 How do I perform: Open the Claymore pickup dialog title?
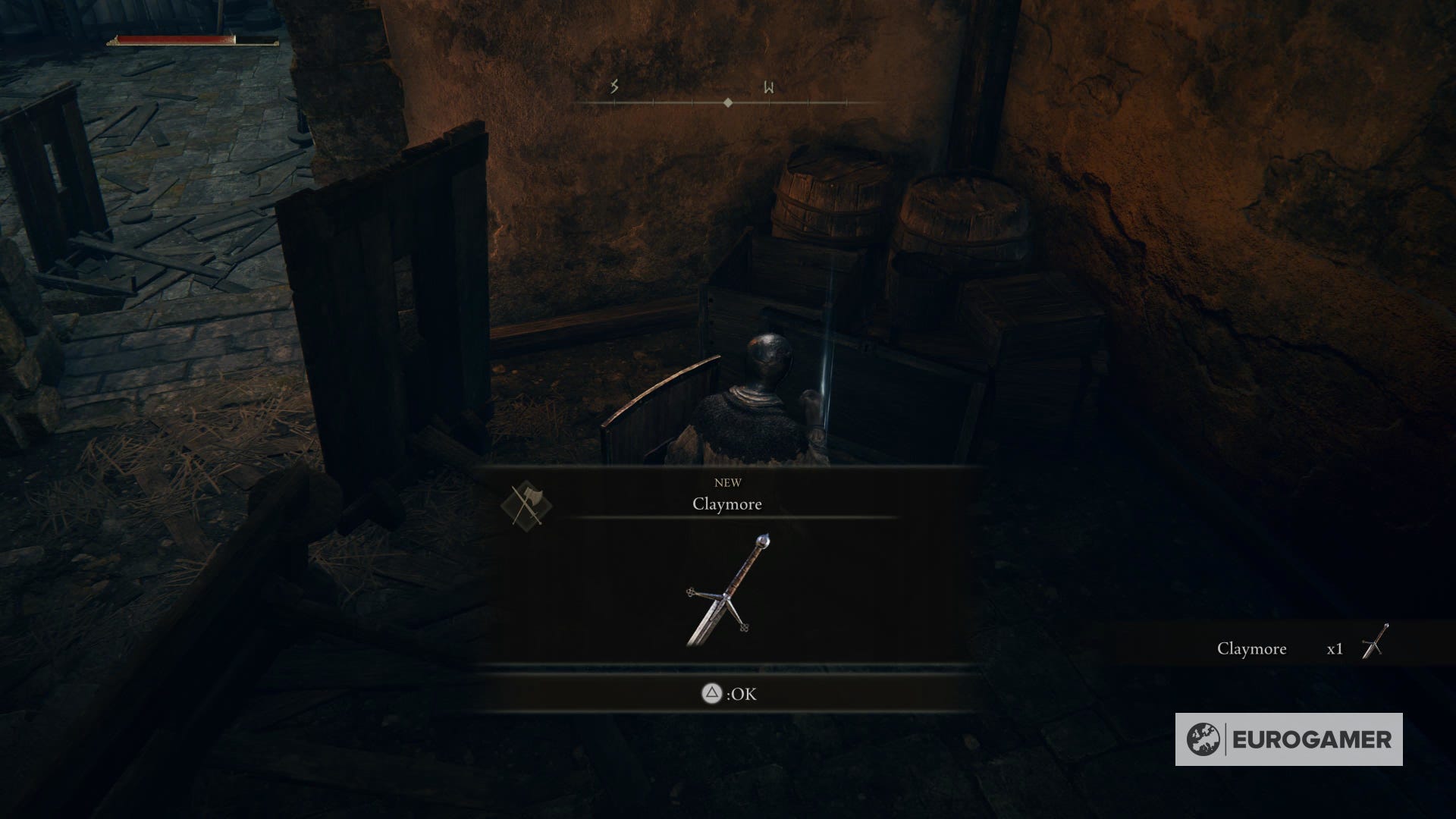[x=728, y=504]
